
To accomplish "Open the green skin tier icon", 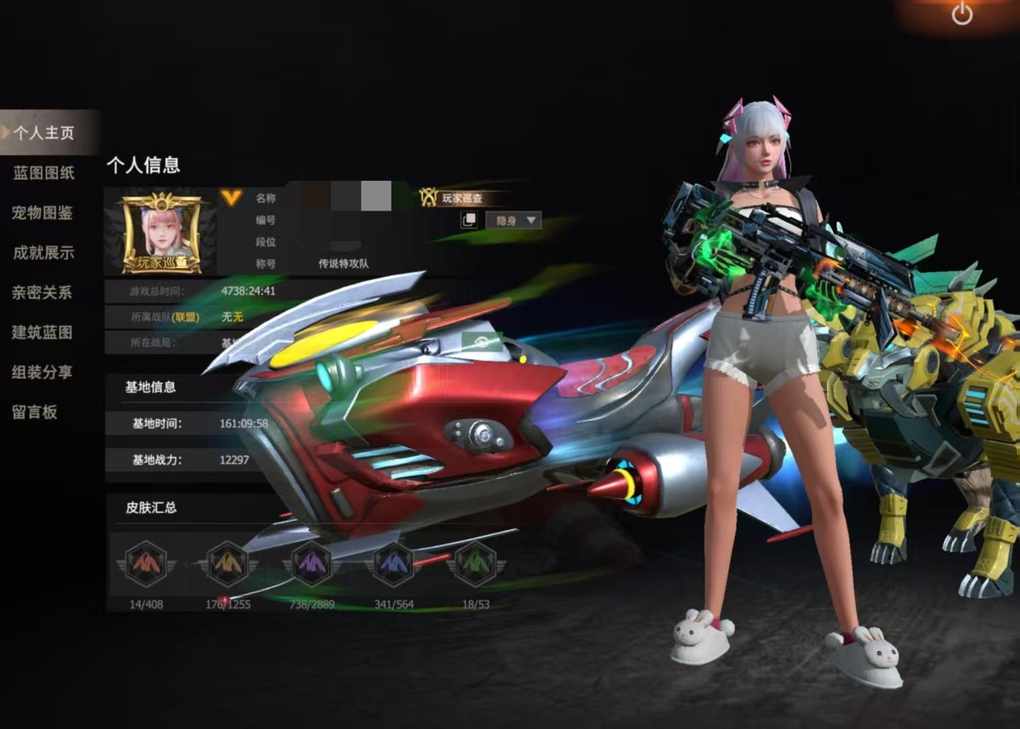I will tap(475, 565).
